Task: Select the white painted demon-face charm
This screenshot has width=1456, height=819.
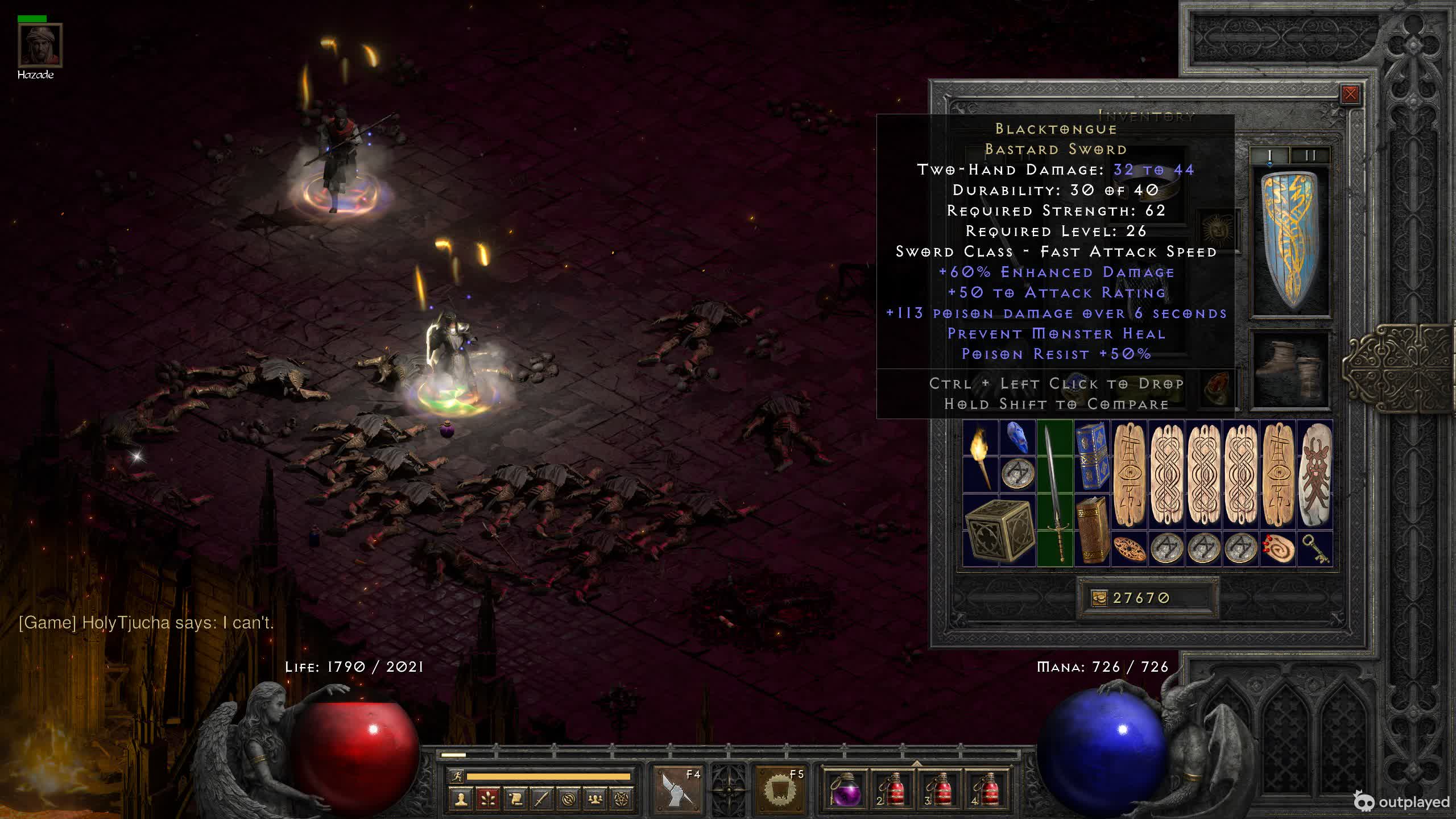Action: [1316, 474]
